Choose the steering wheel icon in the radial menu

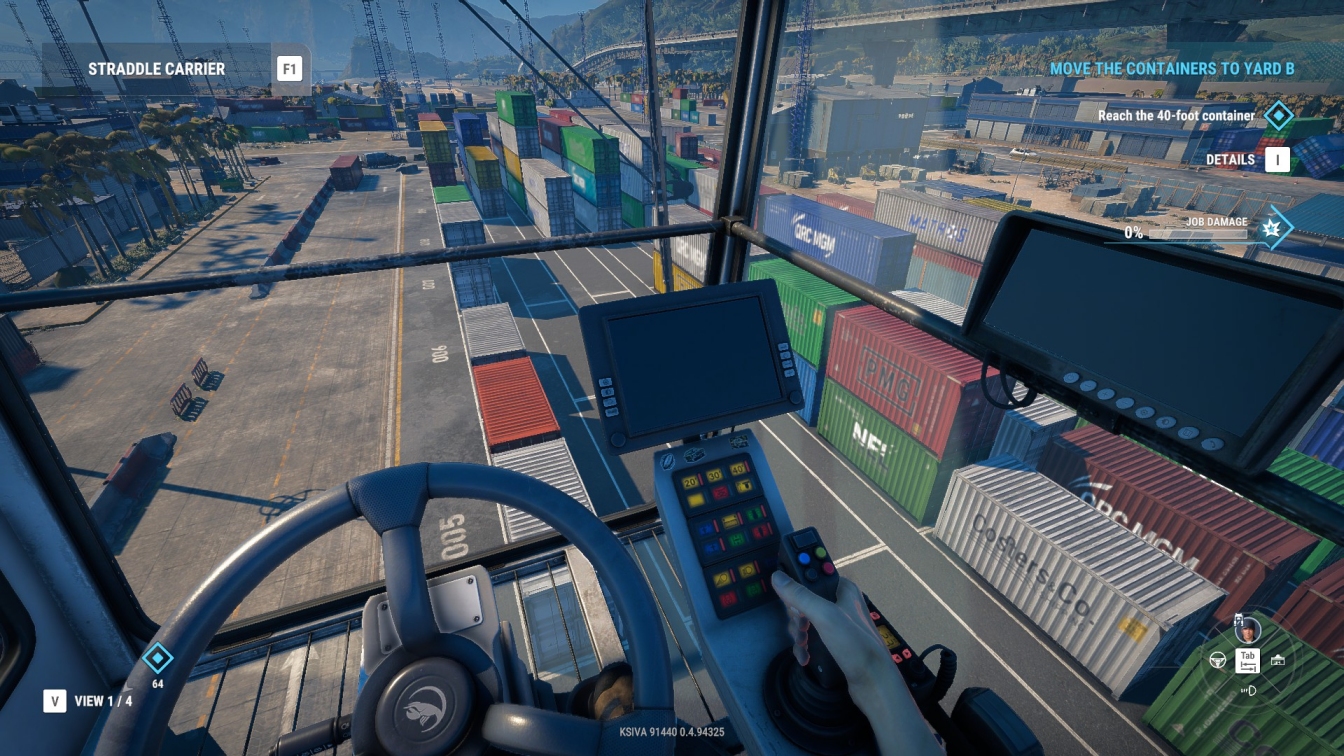tap(1218, 661)
